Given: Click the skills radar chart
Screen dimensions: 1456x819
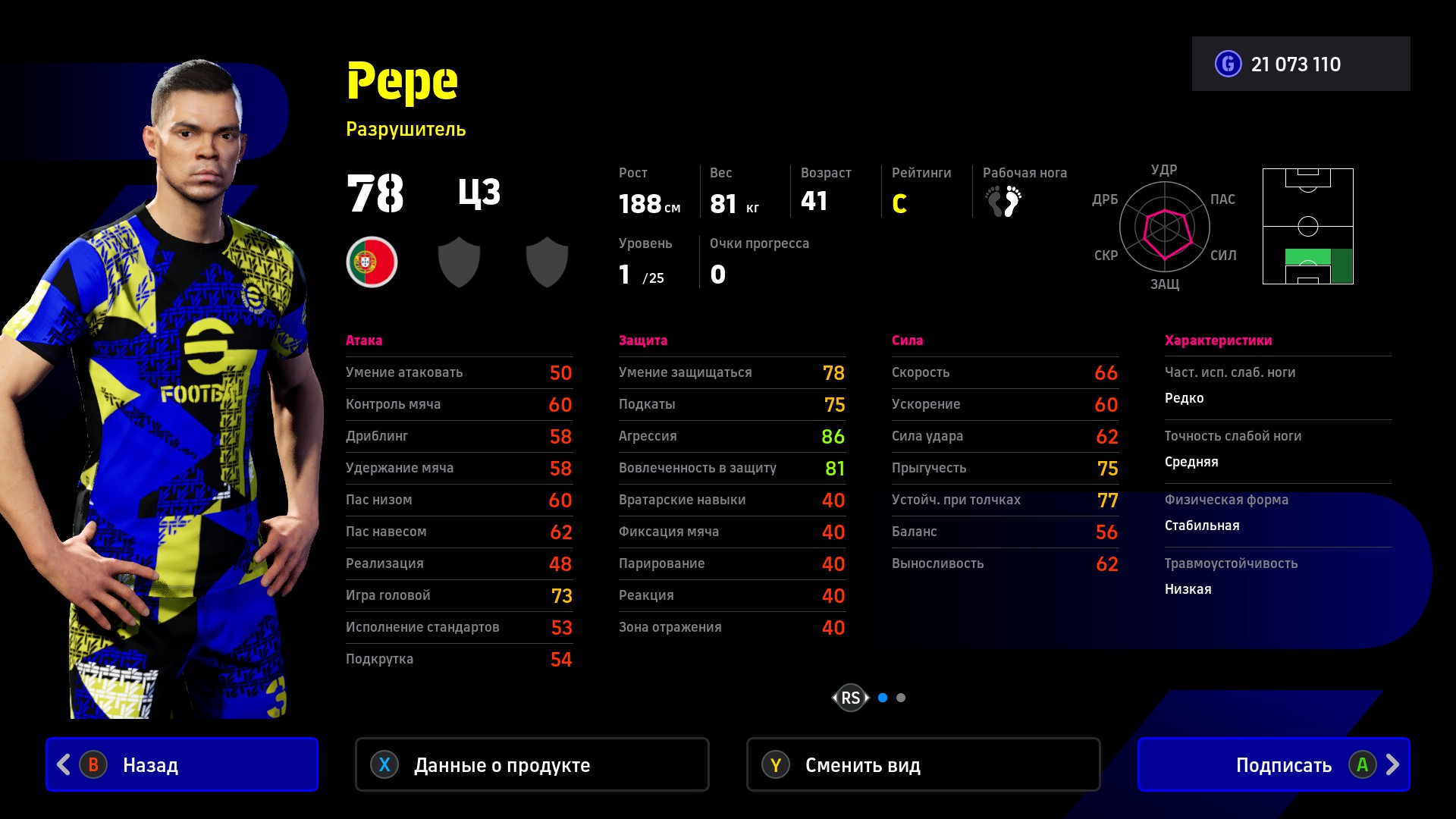Looking at the screenshot, I should pyautogui.click(x=1165, y=227).
